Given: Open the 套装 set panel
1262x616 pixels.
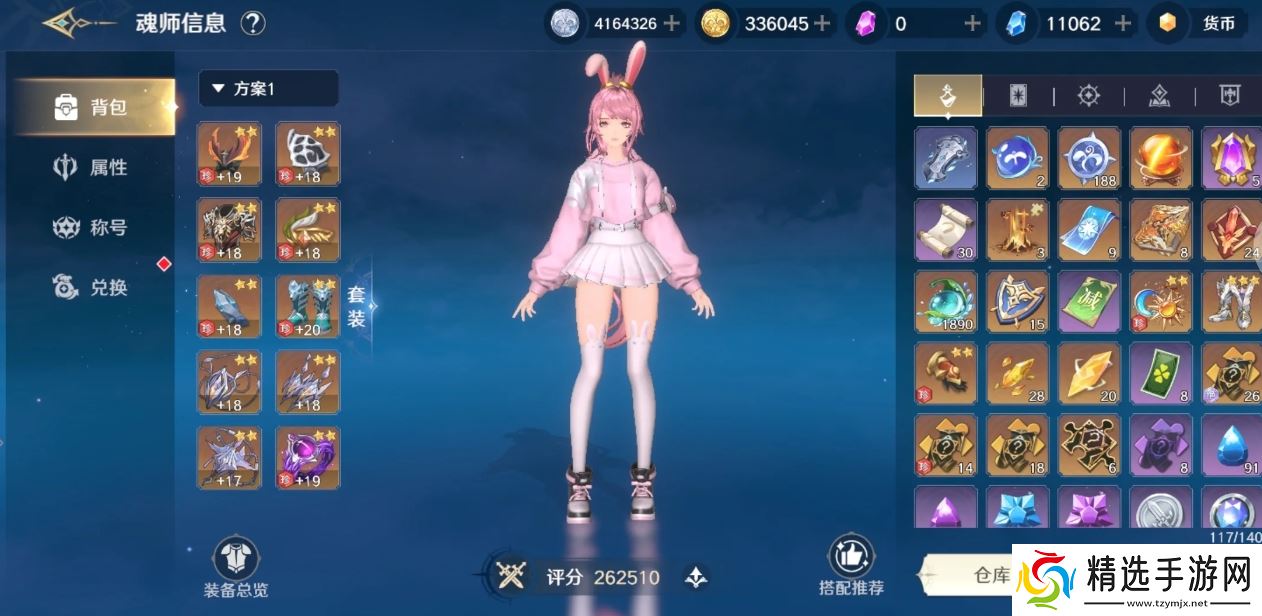Looking at the screenshot, I should click(357, 307).
